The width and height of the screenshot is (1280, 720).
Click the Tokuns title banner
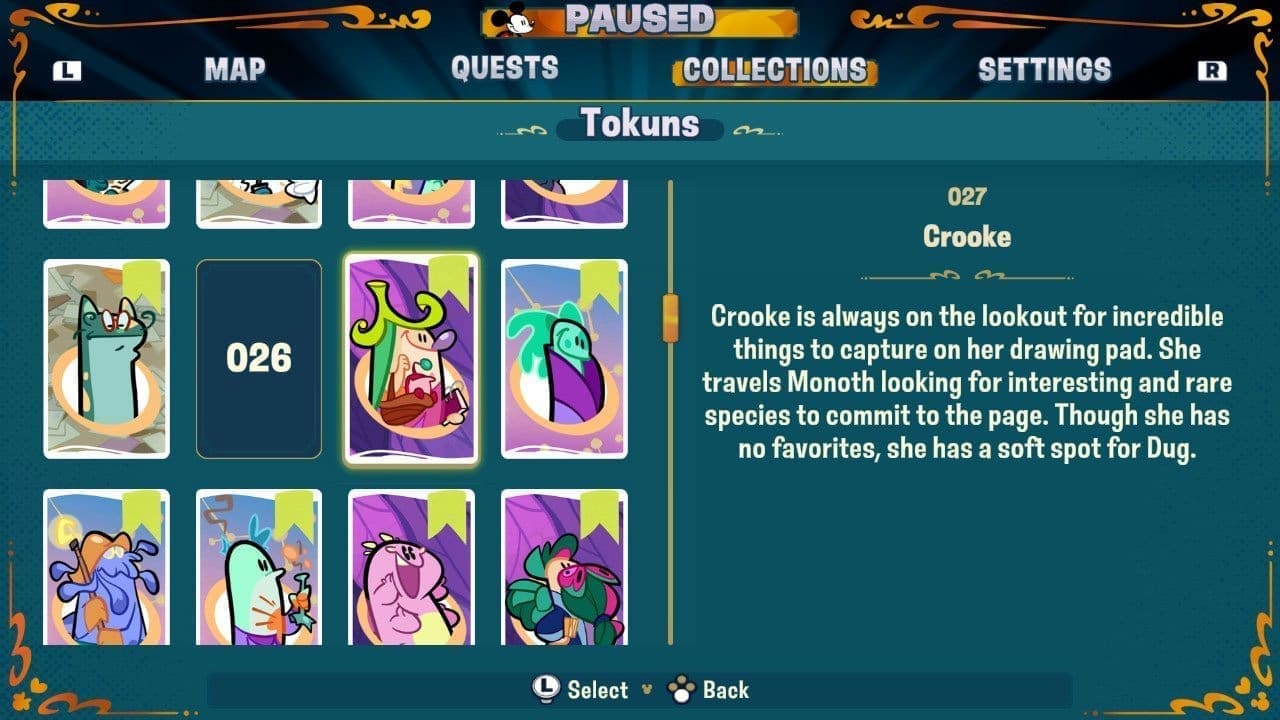tap(640, 125)
